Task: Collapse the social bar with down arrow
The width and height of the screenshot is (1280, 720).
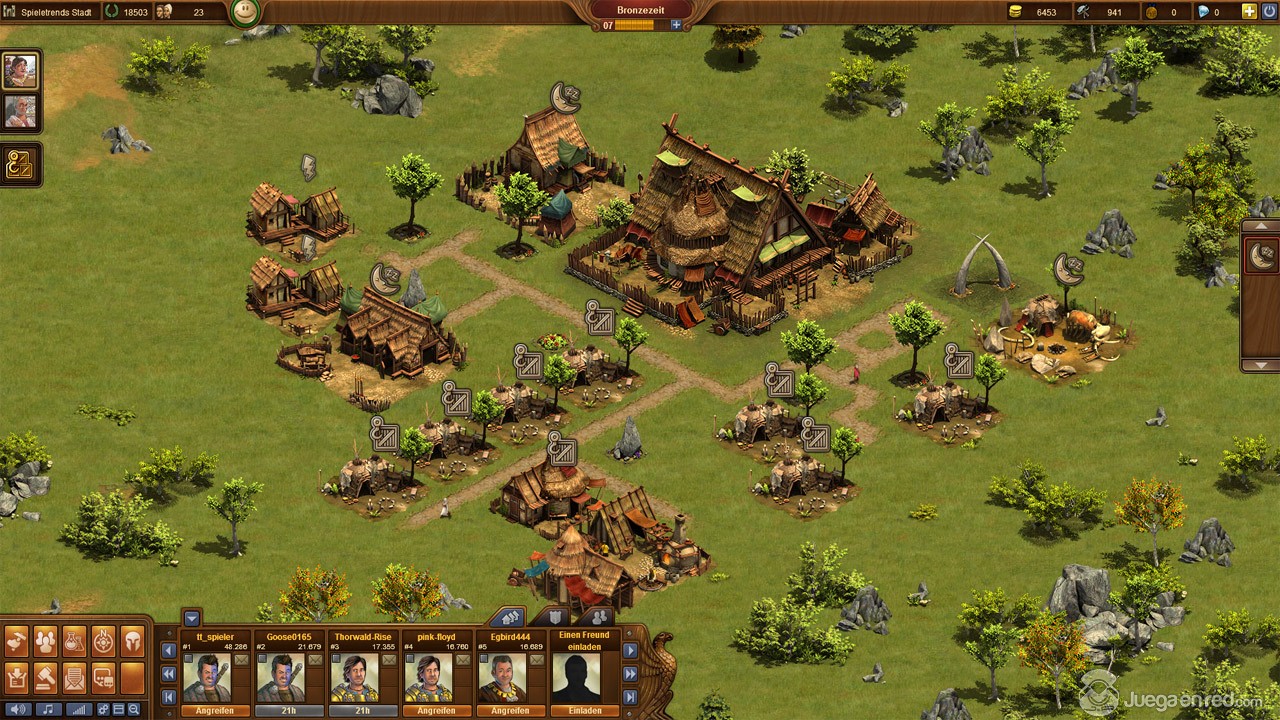Action: (x=191, y=617)
